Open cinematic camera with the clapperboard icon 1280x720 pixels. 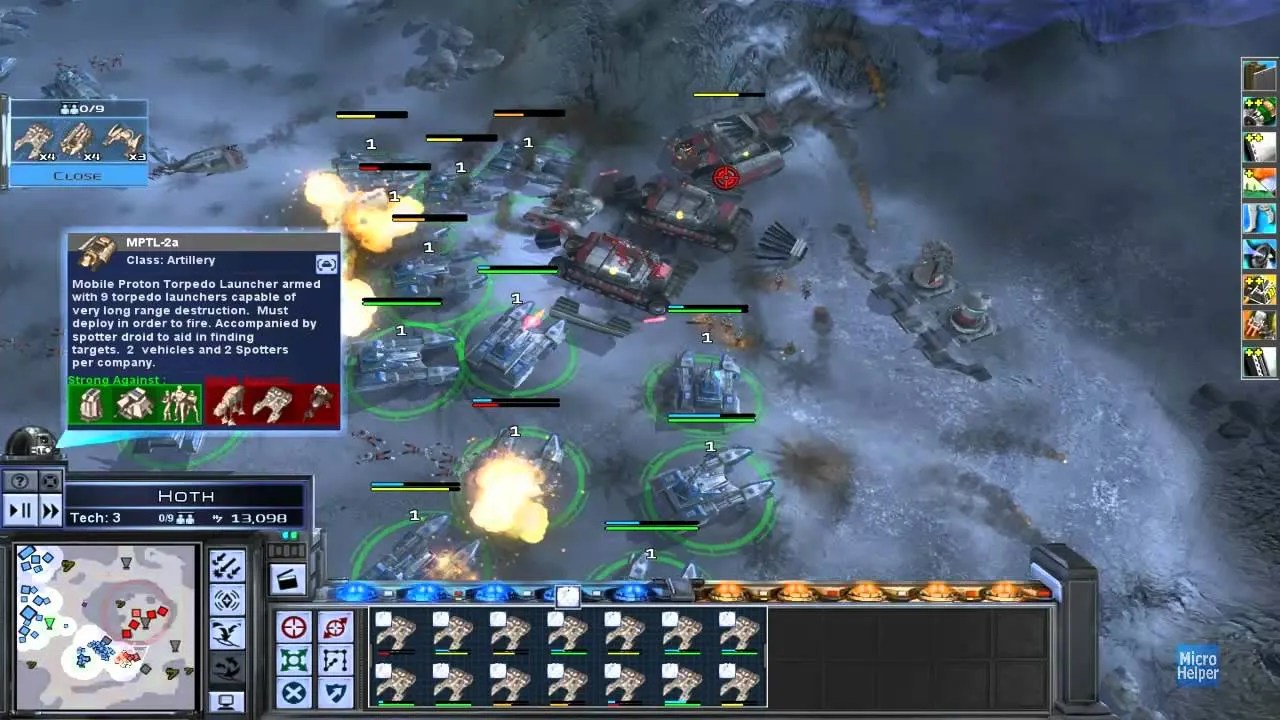point(287,580)
